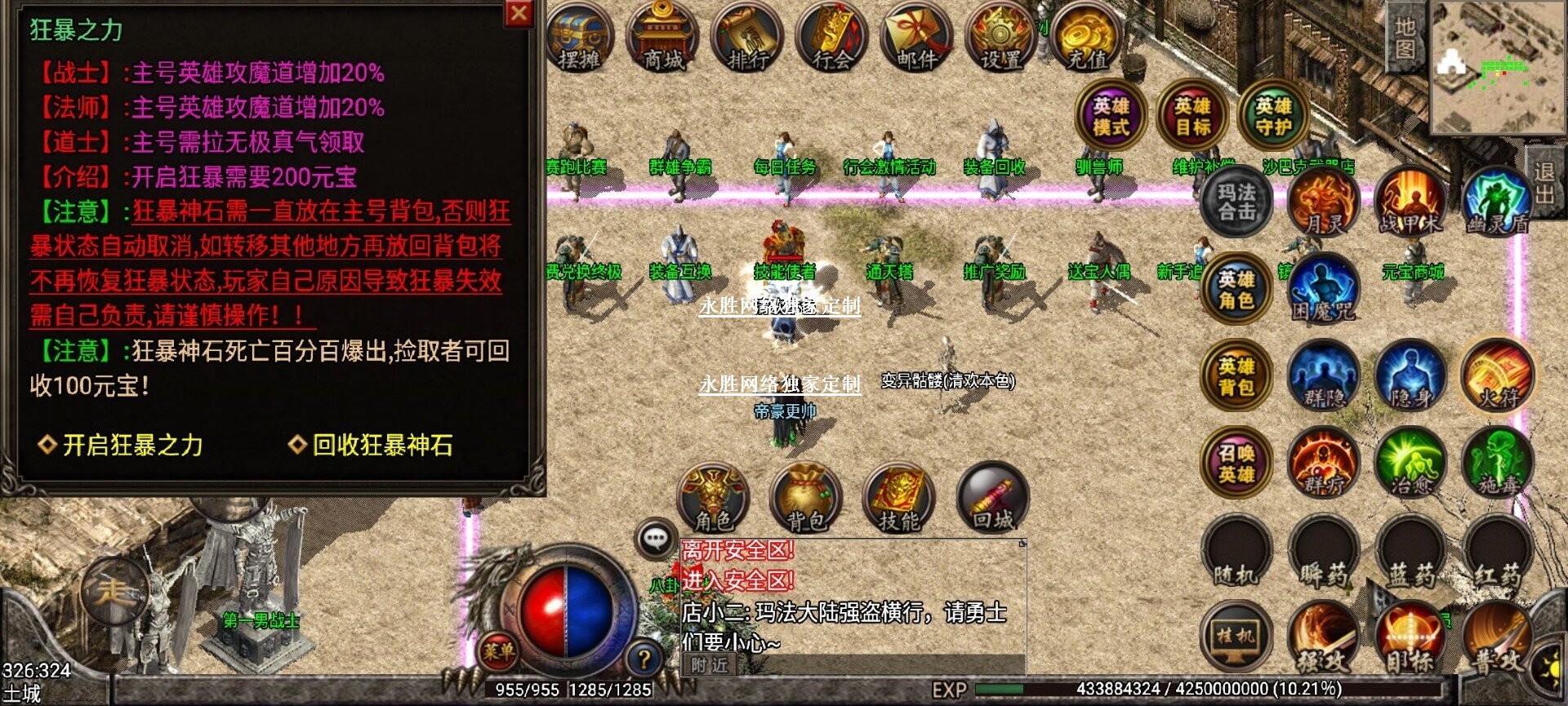
Task: Open the 商城 shop
Action: [663, 38]
